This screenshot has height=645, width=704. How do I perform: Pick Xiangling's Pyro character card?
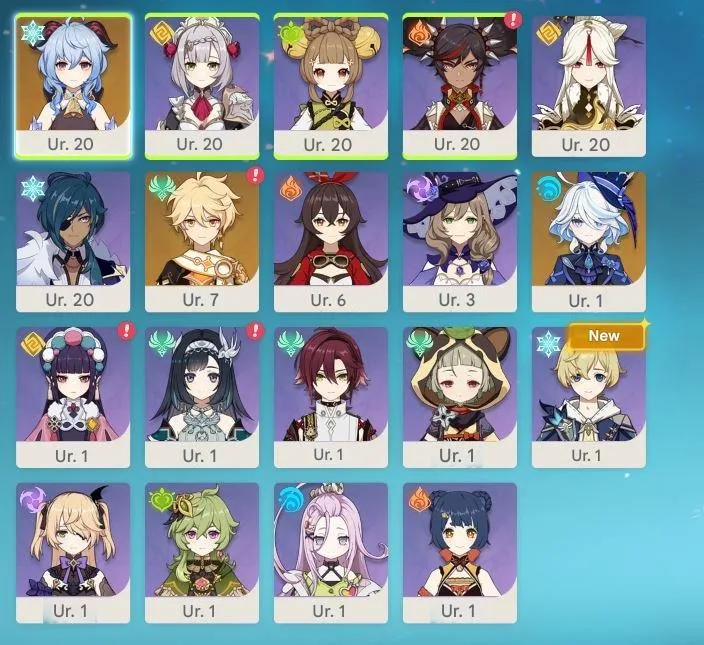[x=460, y=548]
